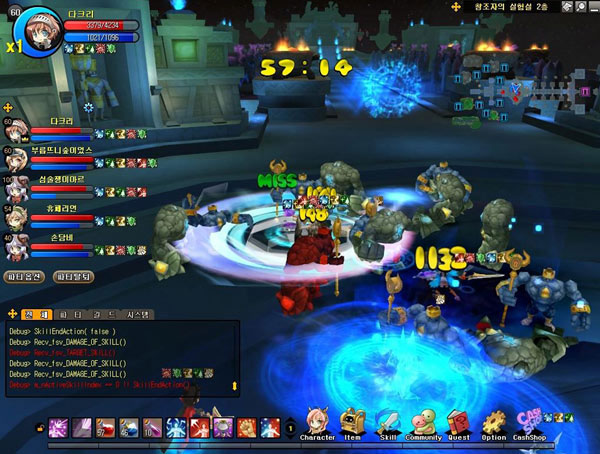600x454 pixels.
Task: Open the Community menu
Action: click(x=424, y=423)
